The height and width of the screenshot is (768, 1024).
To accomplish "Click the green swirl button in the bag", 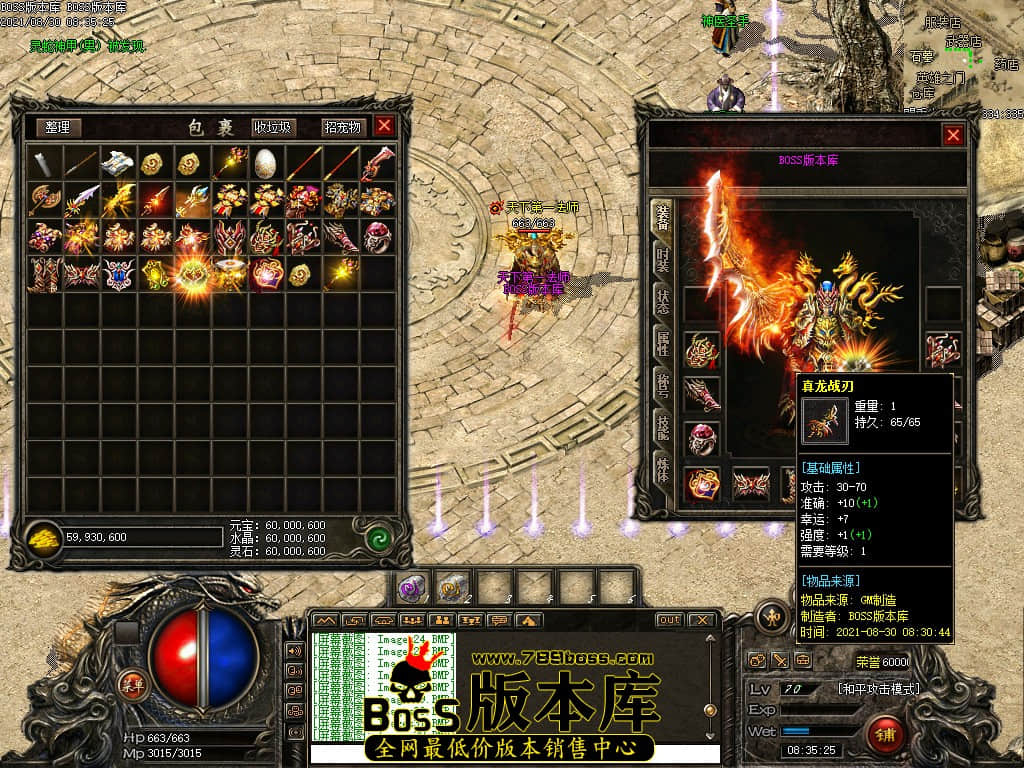I will [x=377, y=537].
